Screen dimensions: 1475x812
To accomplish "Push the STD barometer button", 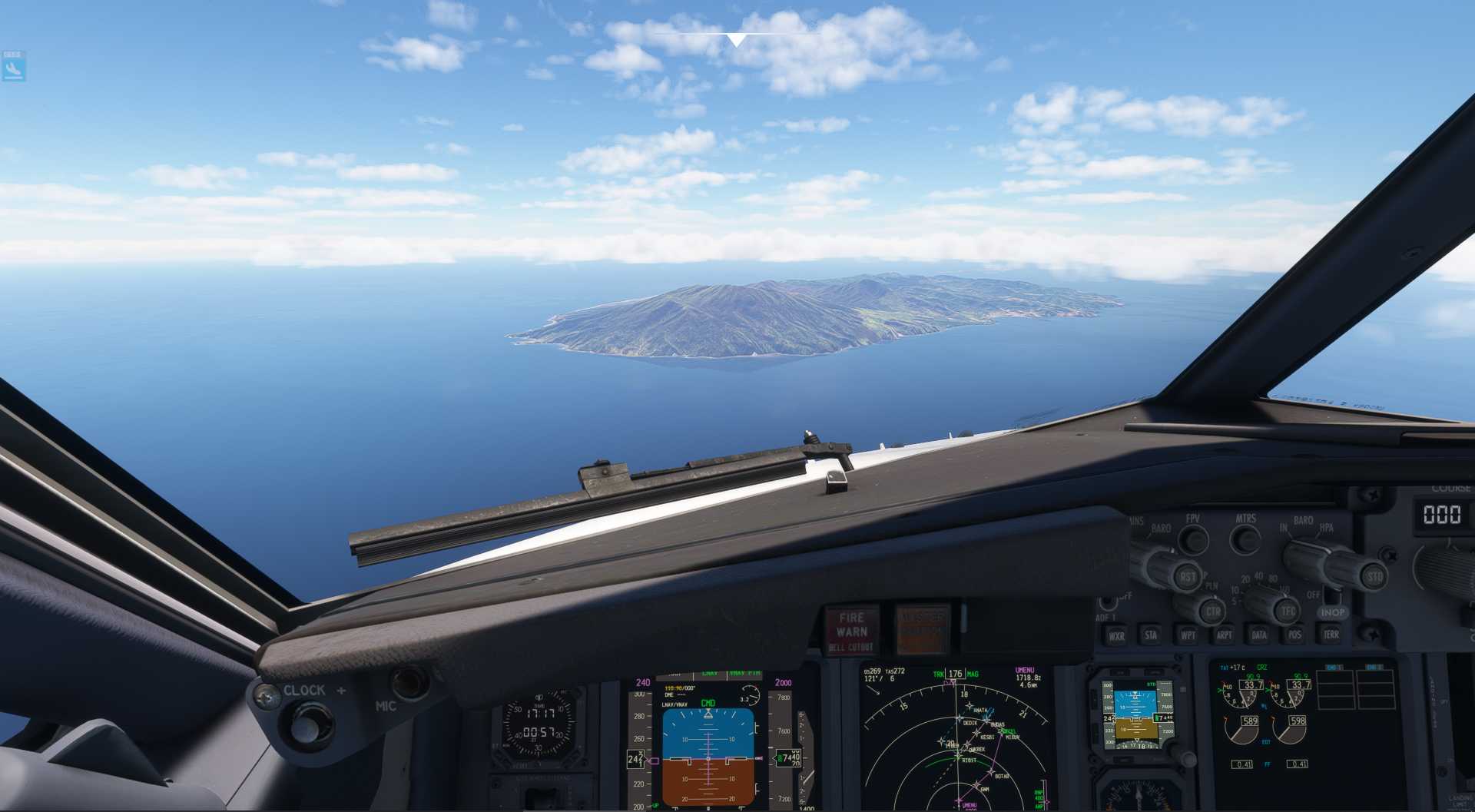I will pos(1374,576).
